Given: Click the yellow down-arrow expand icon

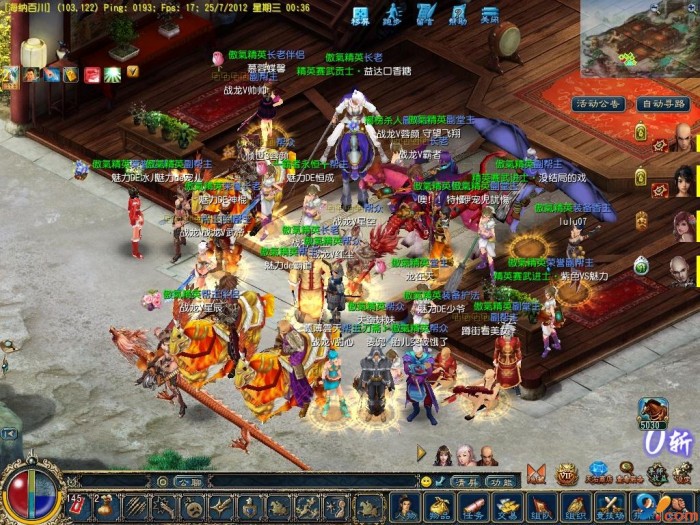Looking at the screenshot, I should pyautogui.click(x=132, y=72).
